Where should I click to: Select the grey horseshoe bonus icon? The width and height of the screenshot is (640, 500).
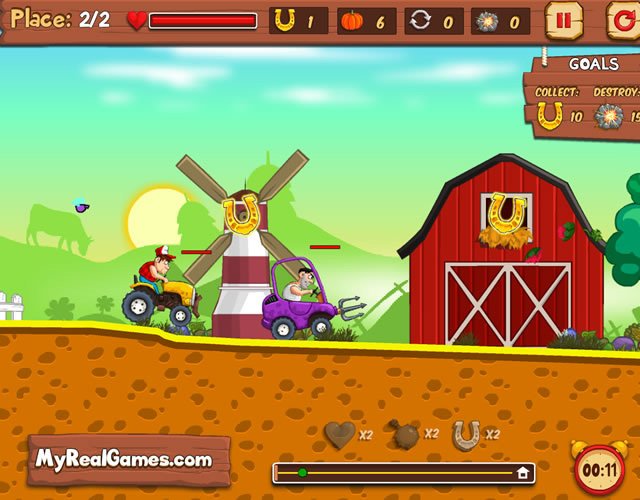[x=466, y=434]
